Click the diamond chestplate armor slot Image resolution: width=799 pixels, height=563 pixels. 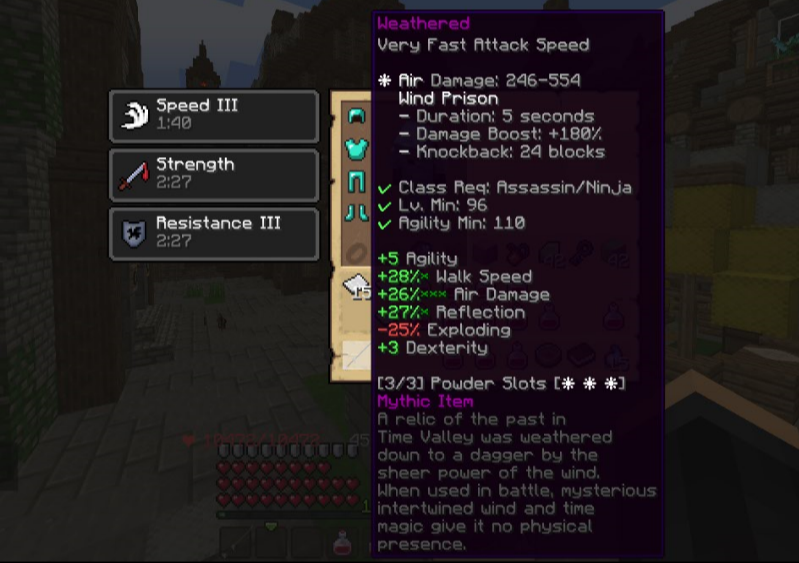357,149
